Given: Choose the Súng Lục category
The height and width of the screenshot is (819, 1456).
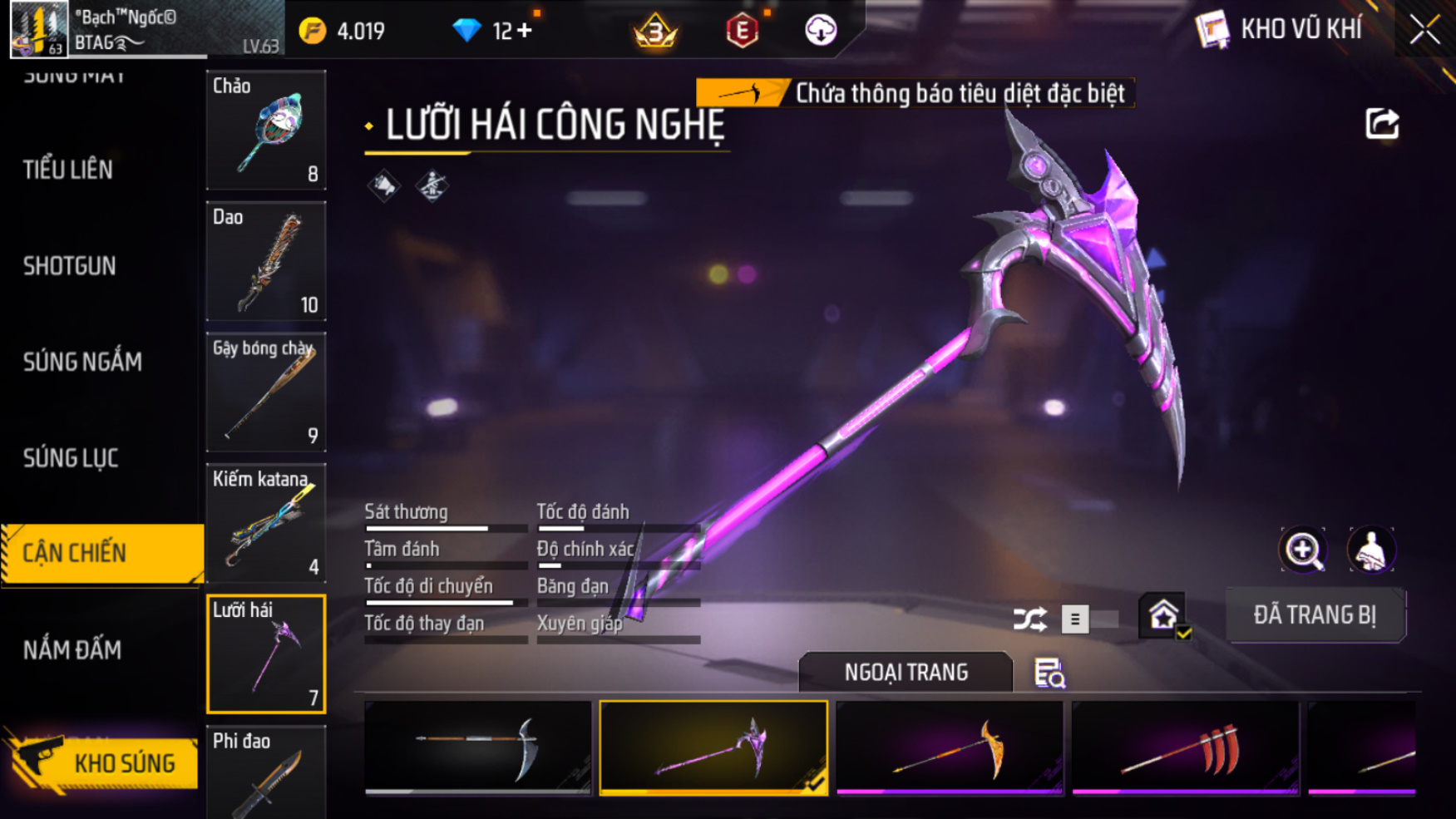Looking at the screenshot, I should pos(71,457).
